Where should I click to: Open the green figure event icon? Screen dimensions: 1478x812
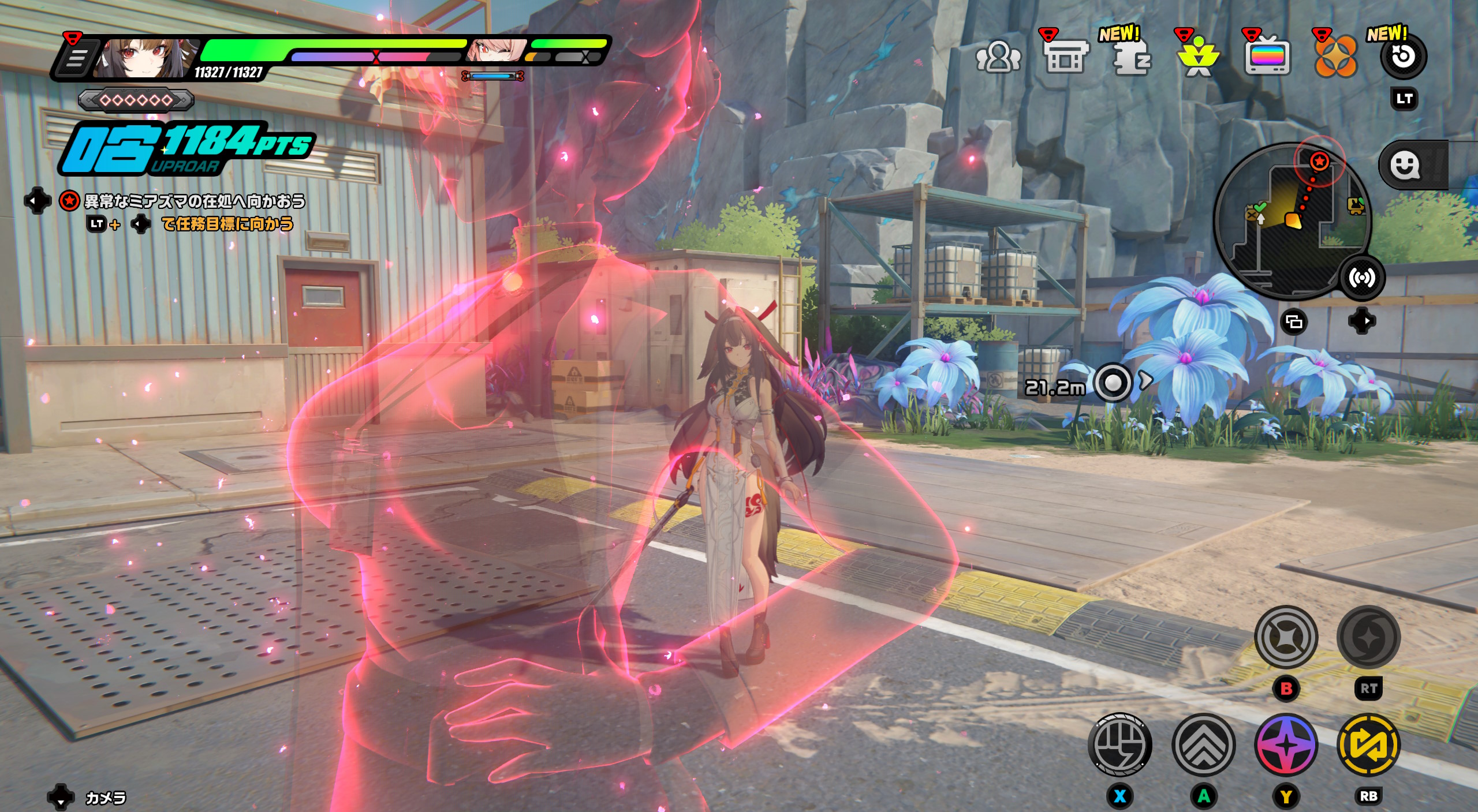pos(1199,58)
